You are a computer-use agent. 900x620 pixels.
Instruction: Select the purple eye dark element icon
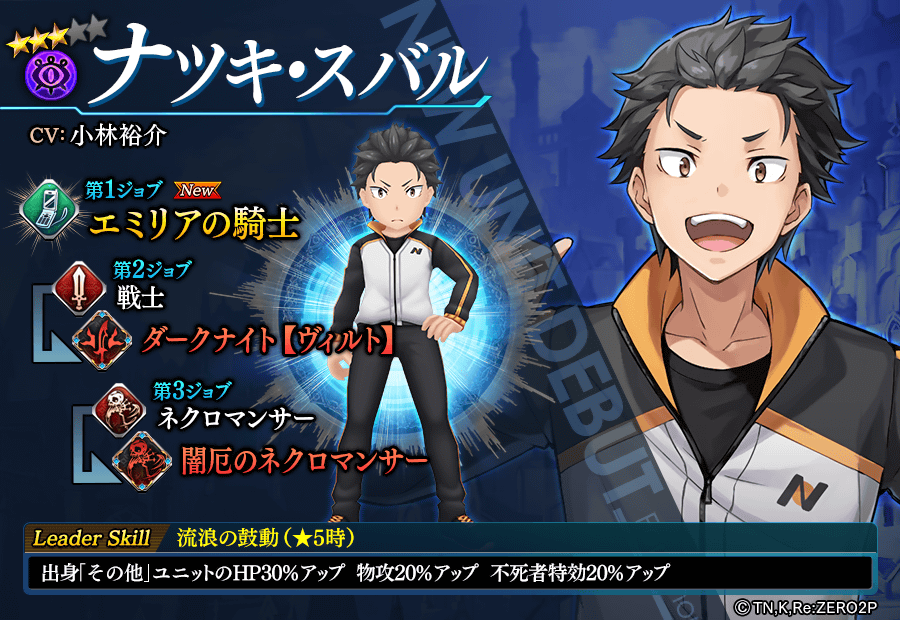[42, 75]
